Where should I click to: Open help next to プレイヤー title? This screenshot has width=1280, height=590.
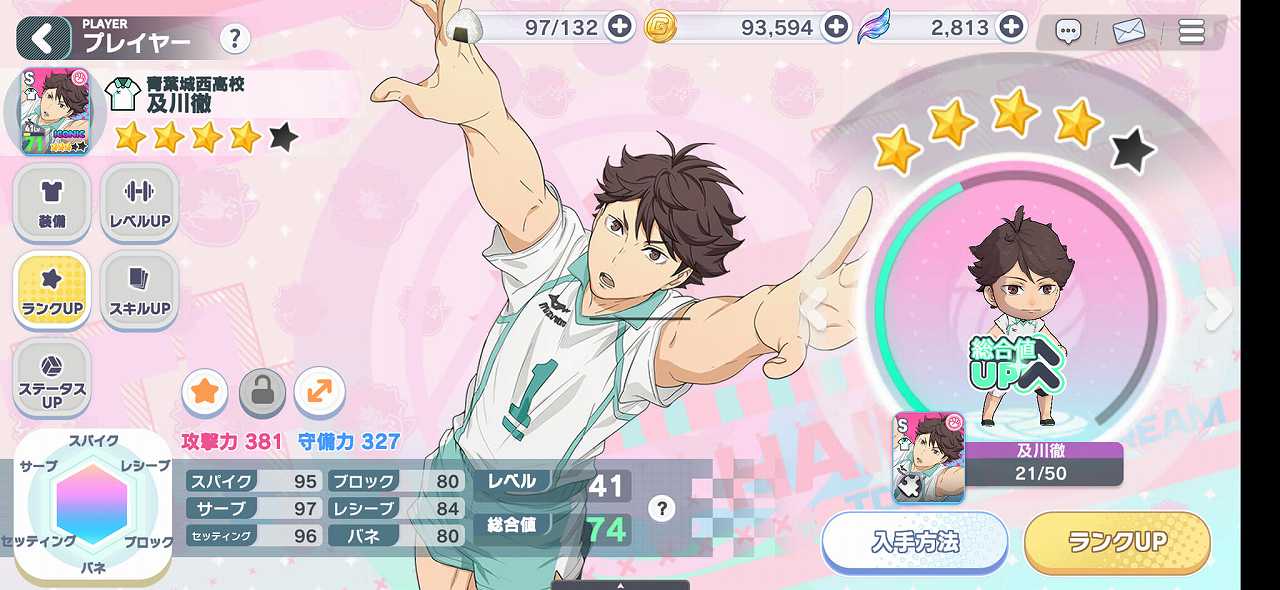234,39
